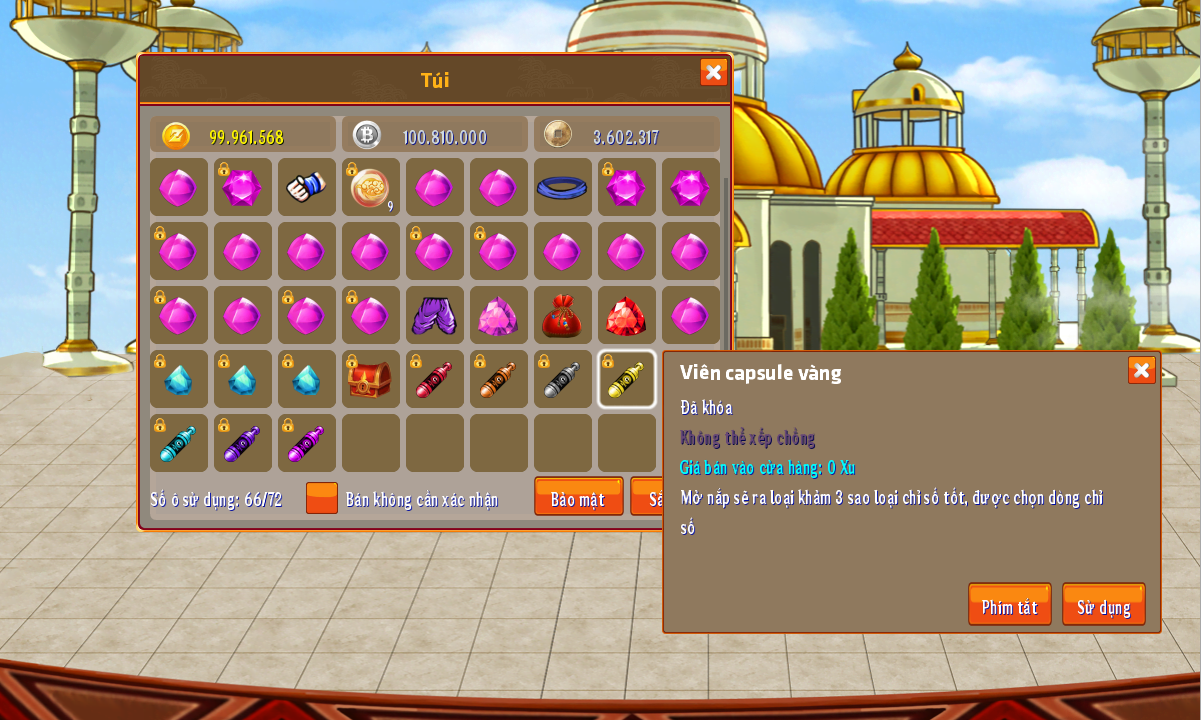Select the blue ring item slot
Image resolution: width=1201 pixels, height=720 pixels.
(562, 187)
